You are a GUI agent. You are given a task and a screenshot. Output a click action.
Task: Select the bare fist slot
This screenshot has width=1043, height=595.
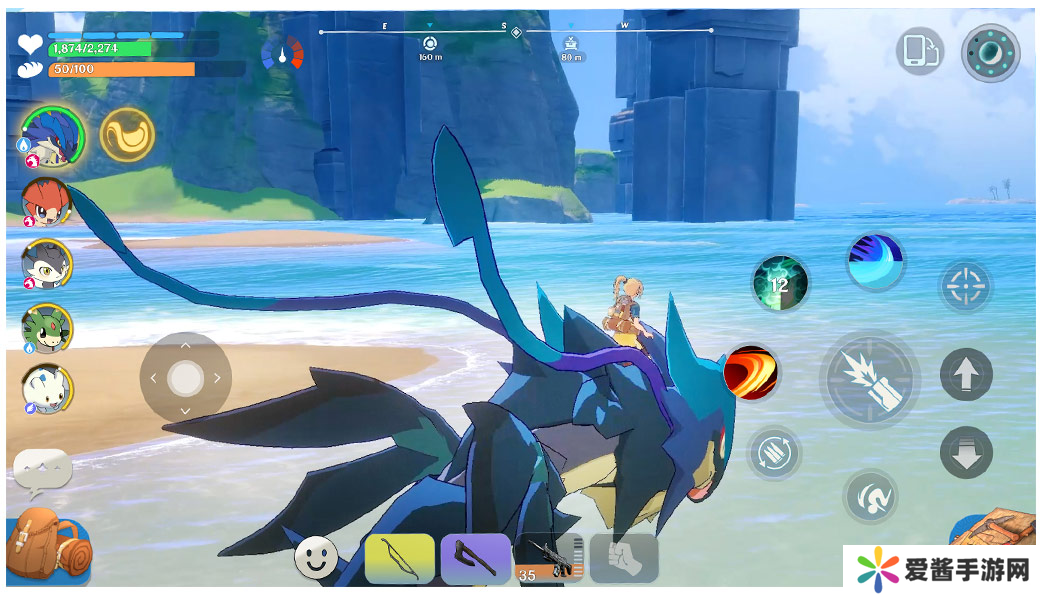pyautogui.click(x=624, y=558)
